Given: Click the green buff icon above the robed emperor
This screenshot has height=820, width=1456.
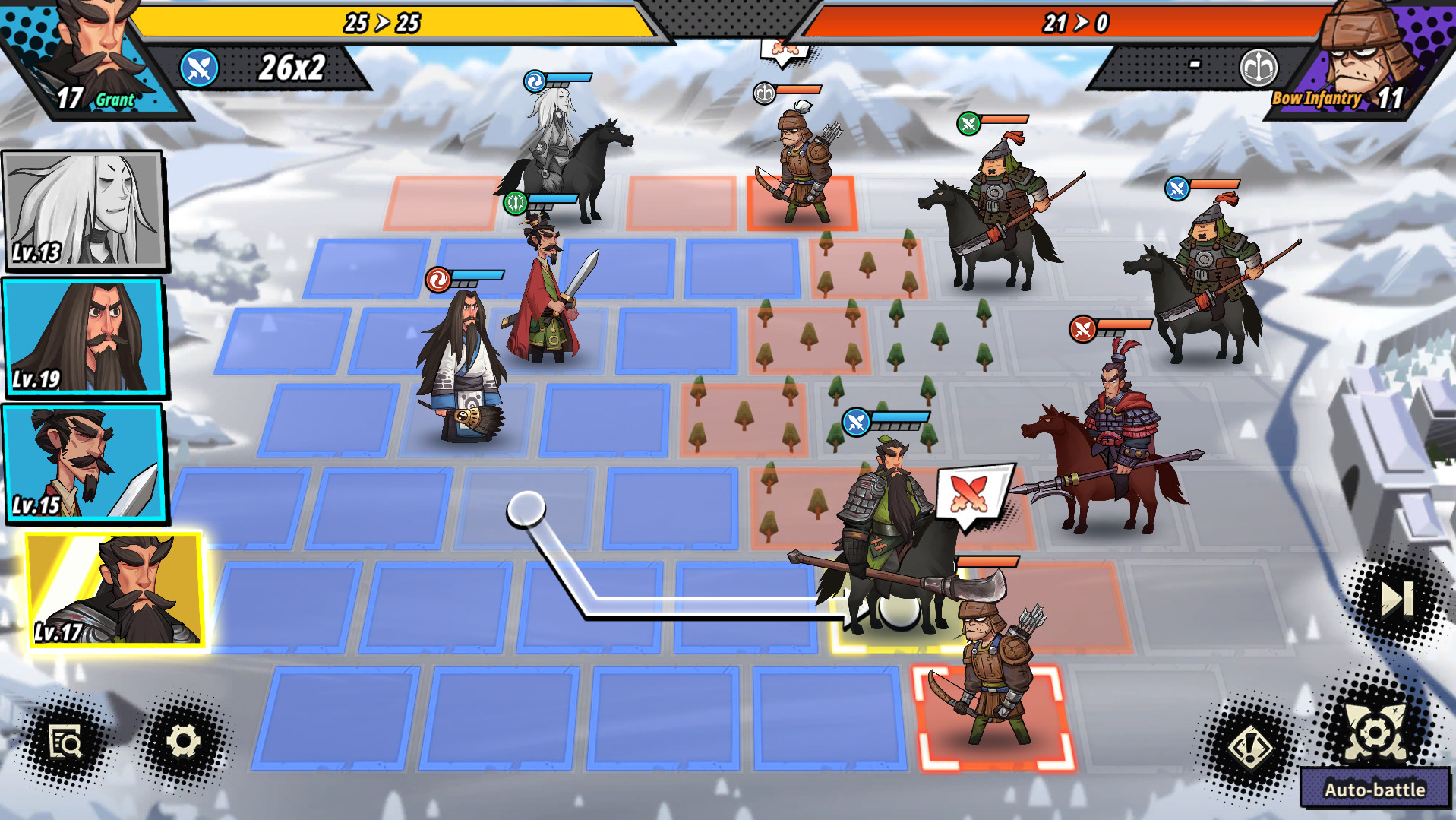Looking at the screenshot, I should tap(516, 201).
